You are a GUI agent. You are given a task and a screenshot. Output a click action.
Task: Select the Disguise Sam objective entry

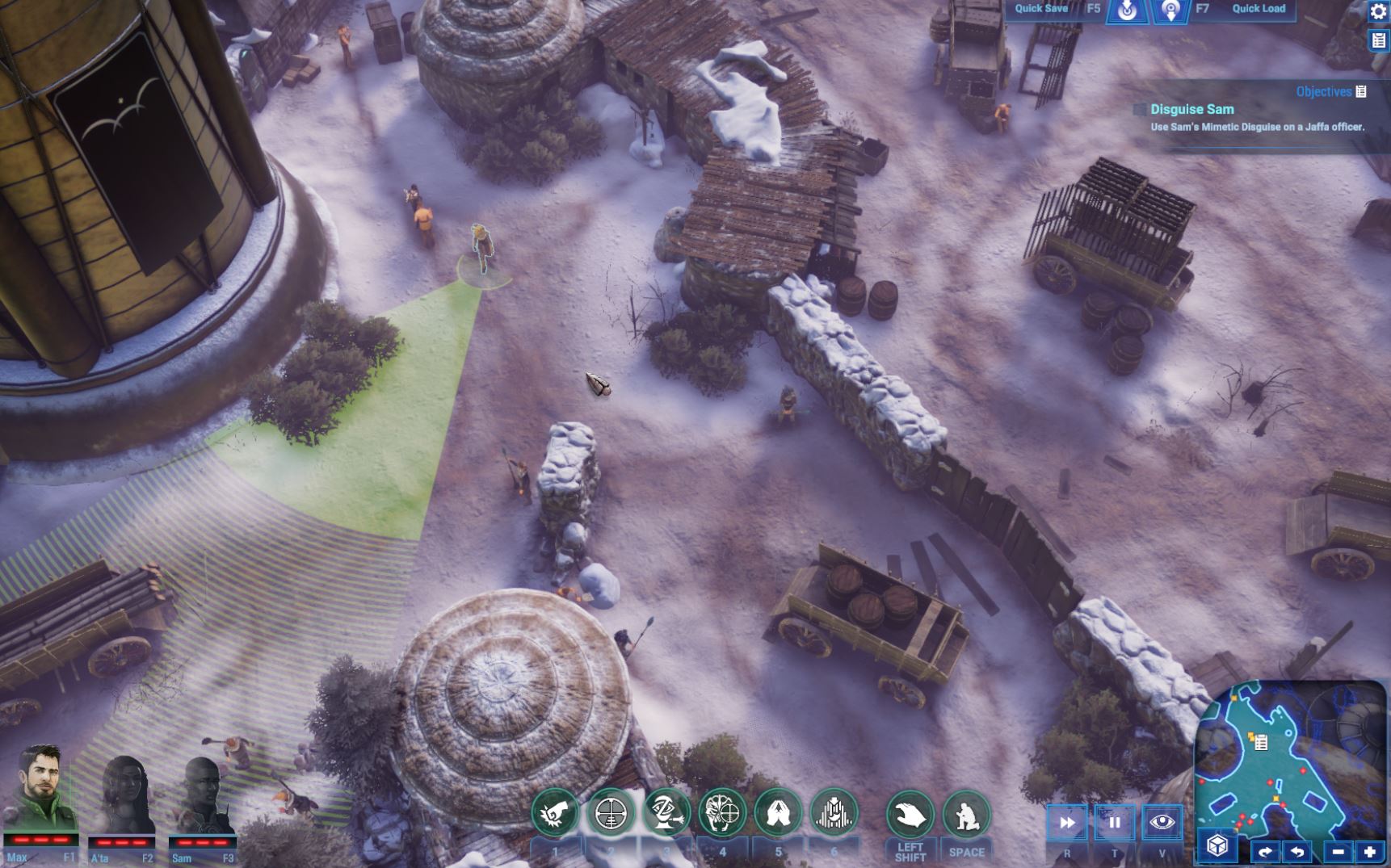pyautogui.click(x=1191, y=110)
